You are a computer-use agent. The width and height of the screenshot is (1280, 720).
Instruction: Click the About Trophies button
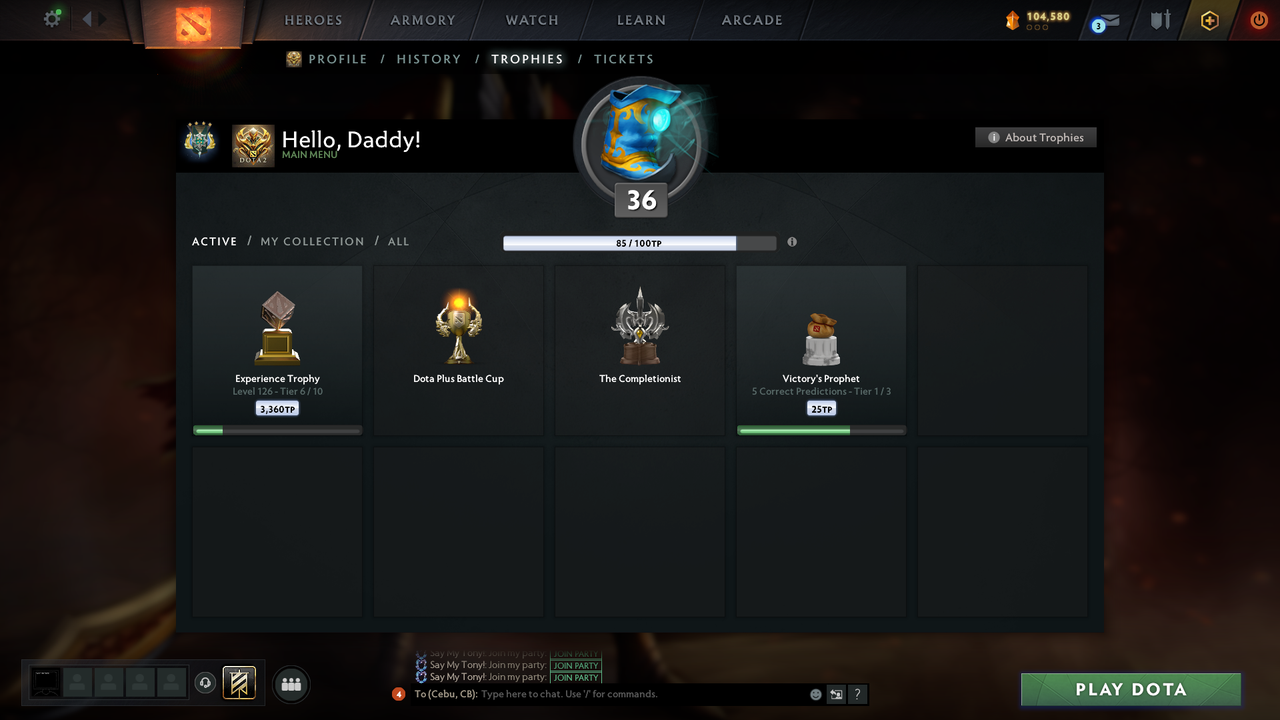(1035, 137)
